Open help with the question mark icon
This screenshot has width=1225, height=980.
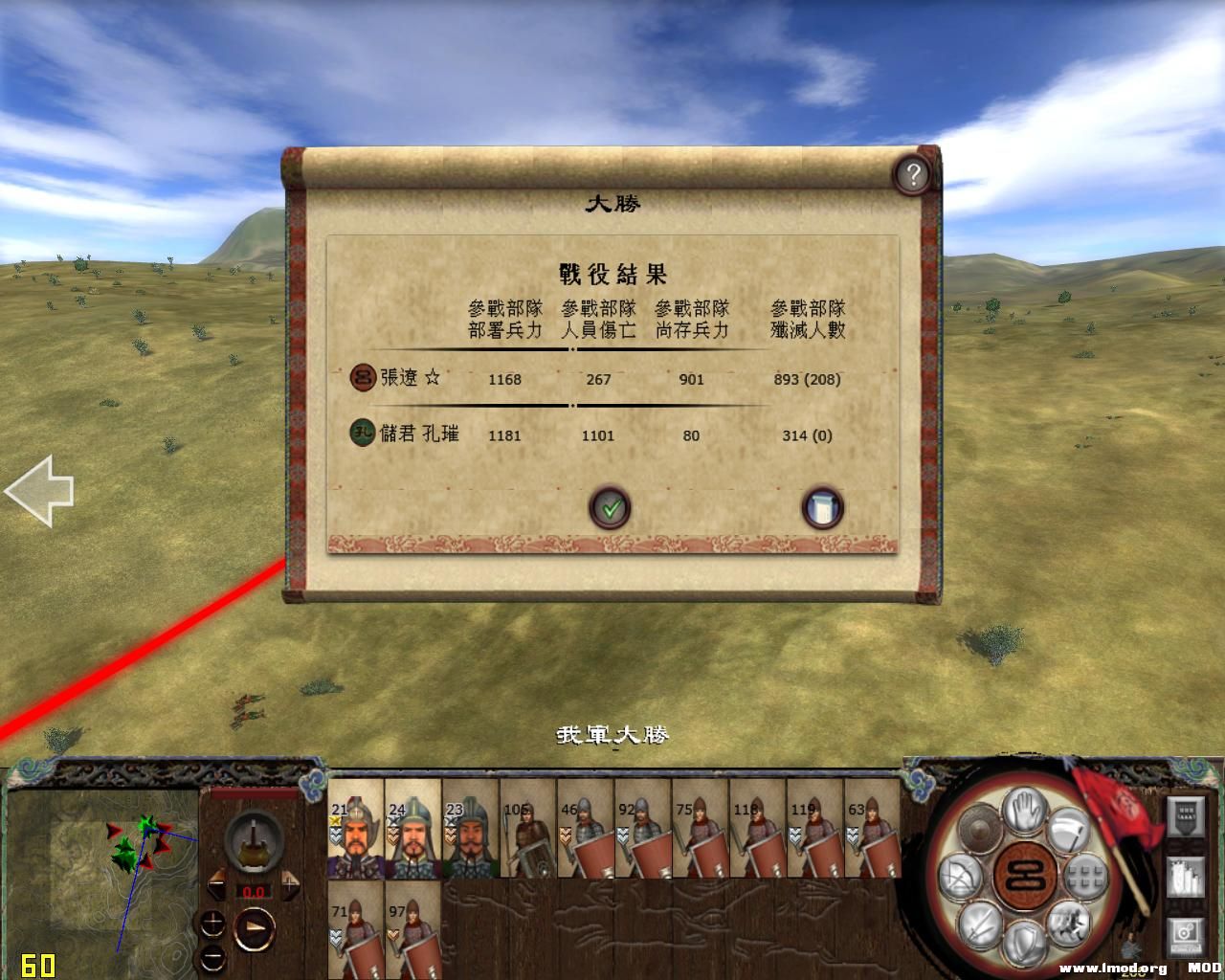pyautogui.click(x=912, y=174)
